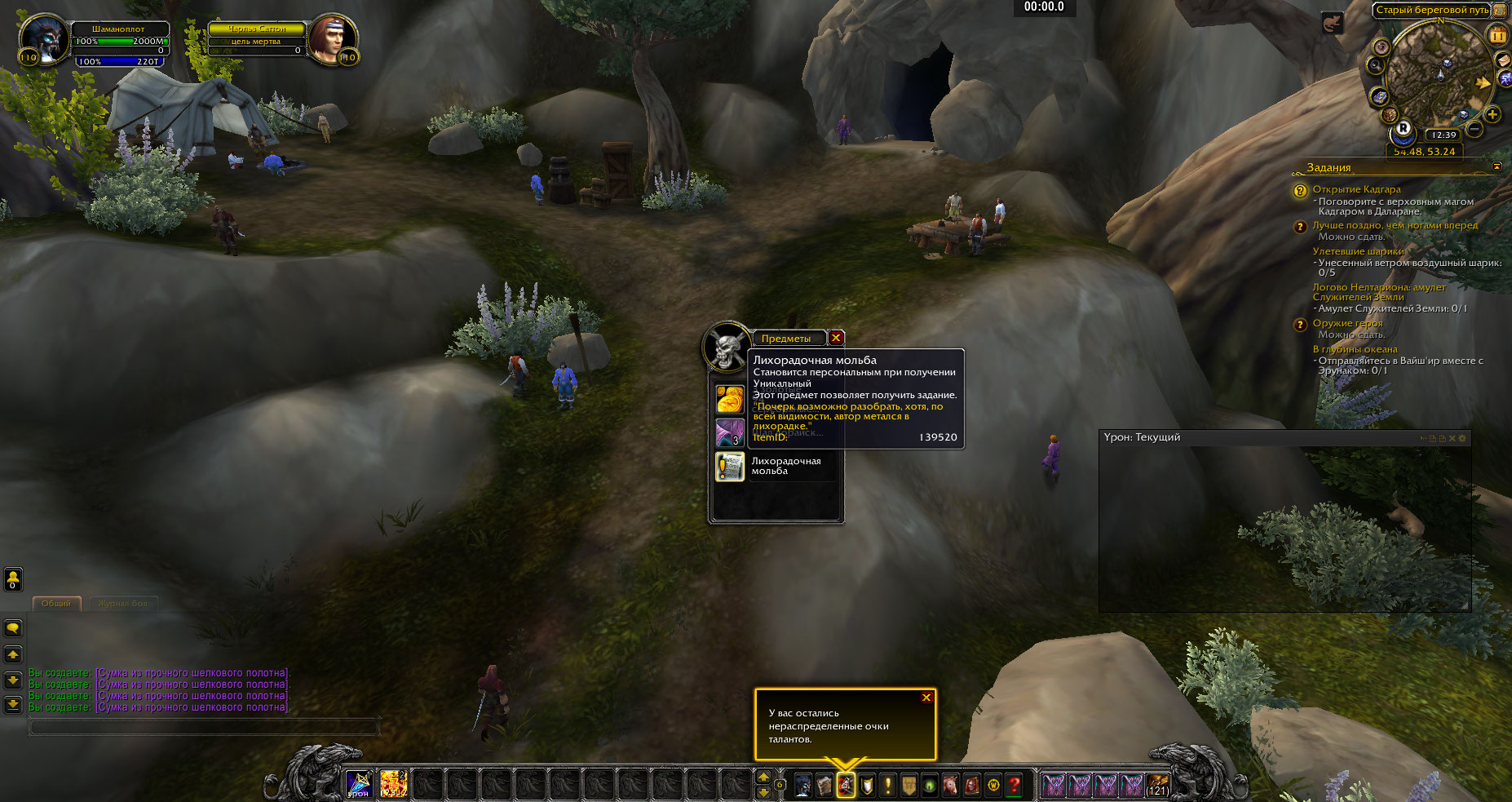The height and width of the screenshot is (802, 1512).
Task: Open the calendar showing day 11
Action: 1498,35
